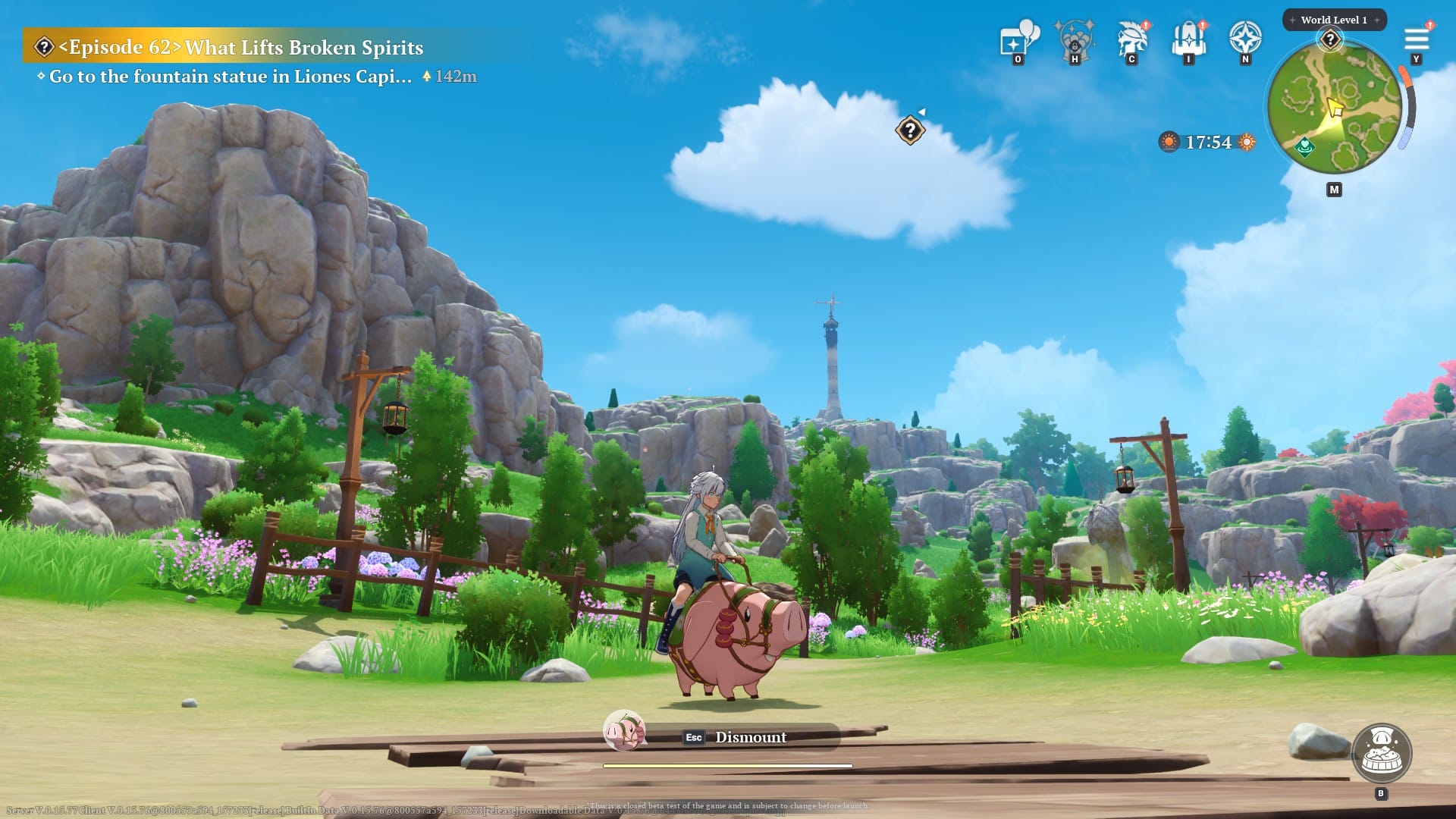
Task: Select the World Level 1 label
Action: coord(1334,20)
